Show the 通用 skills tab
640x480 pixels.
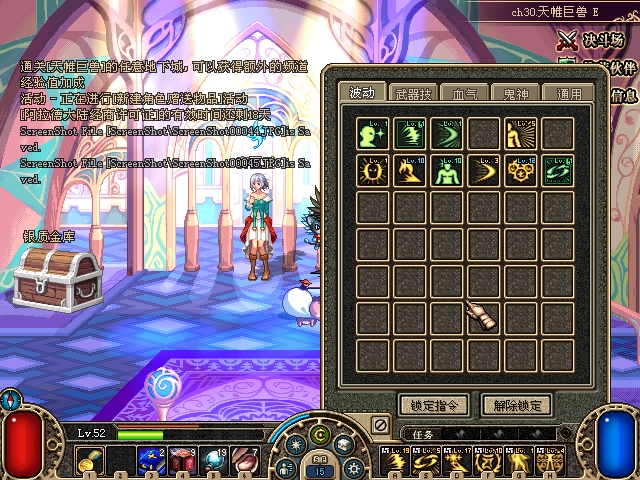click(x=569, y=94)
